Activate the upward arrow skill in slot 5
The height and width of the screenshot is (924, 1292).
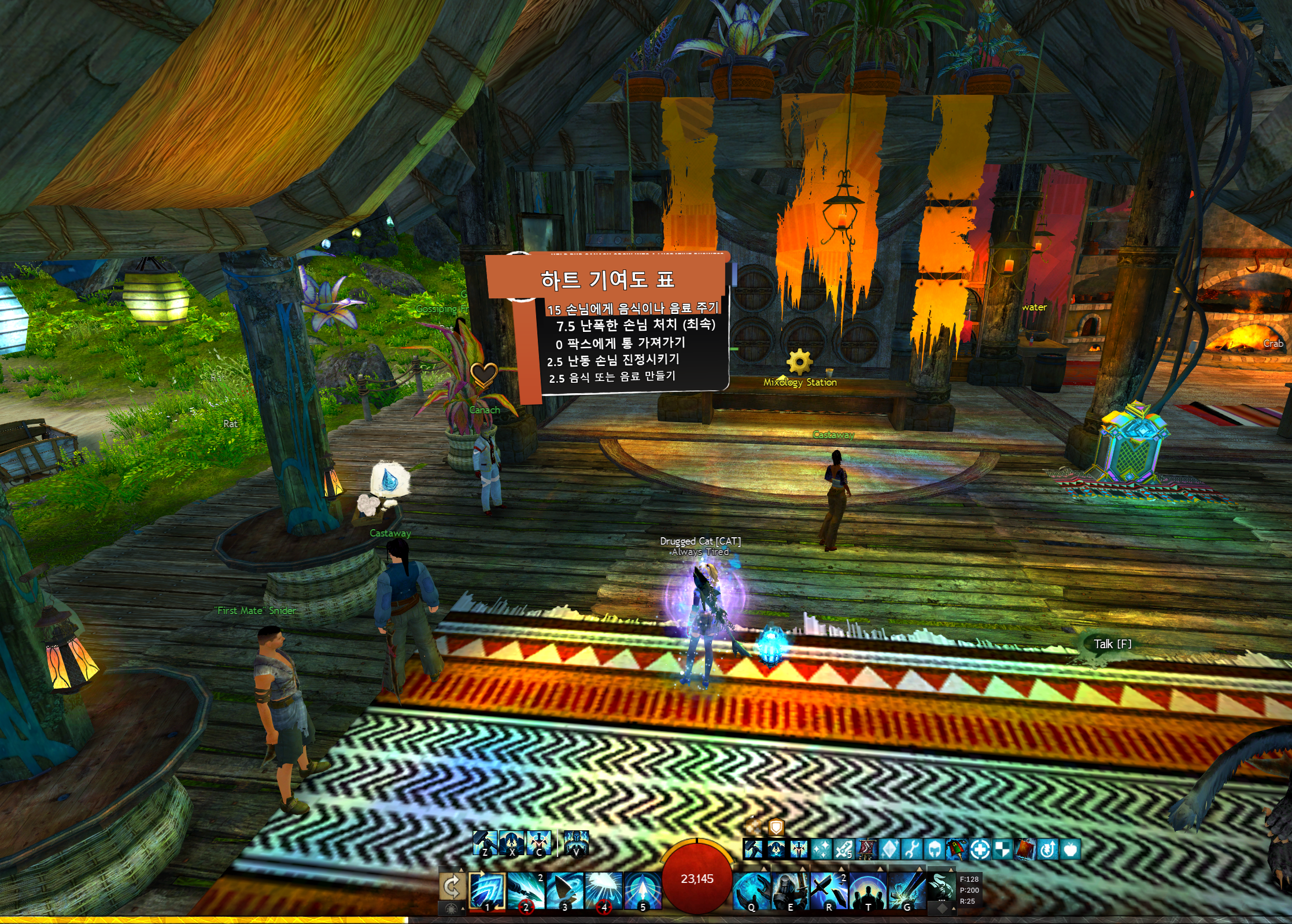[643, 890]
